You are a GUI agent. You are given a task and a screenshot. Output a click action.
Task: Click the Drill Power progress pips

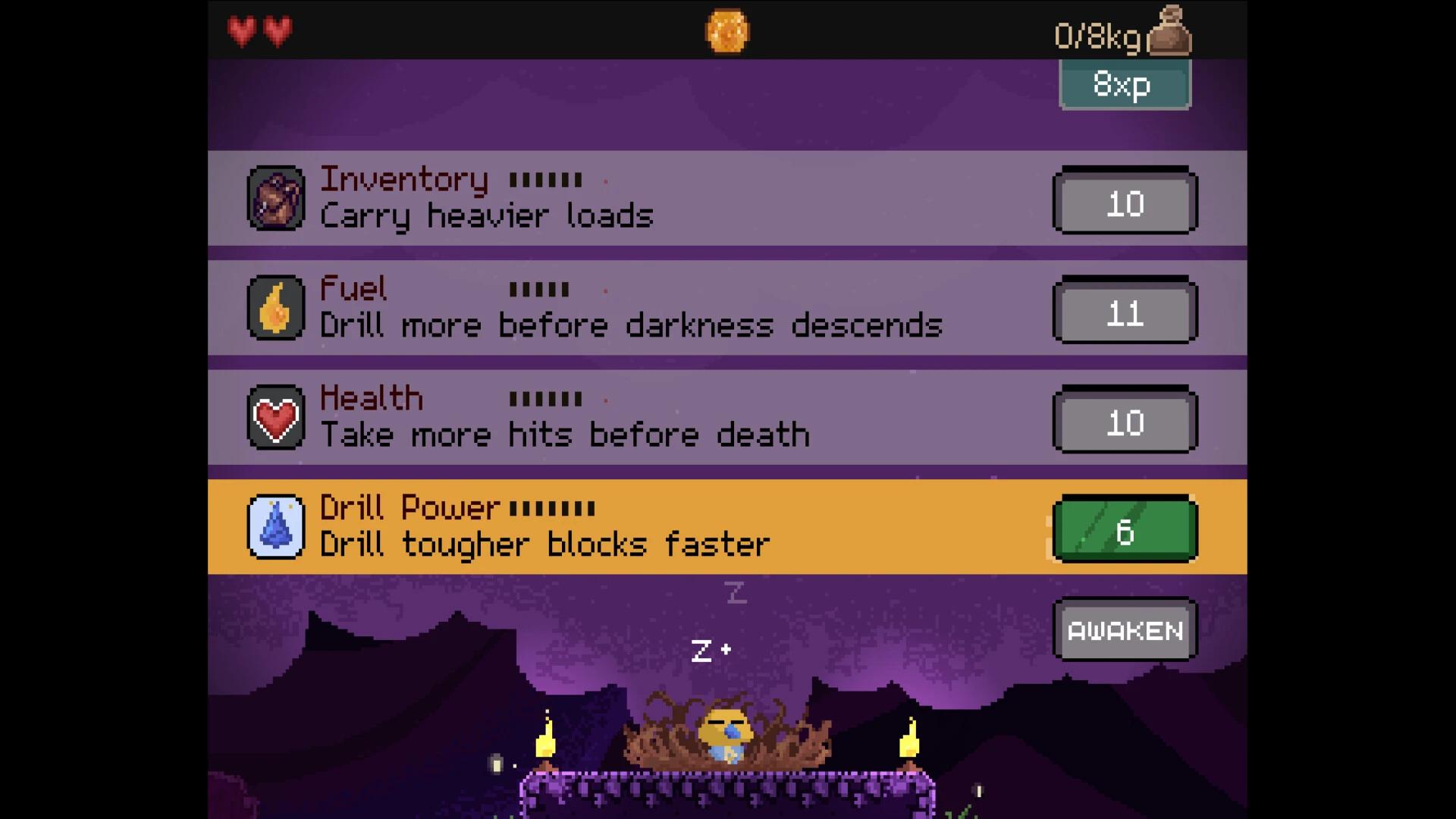(553, 507)
